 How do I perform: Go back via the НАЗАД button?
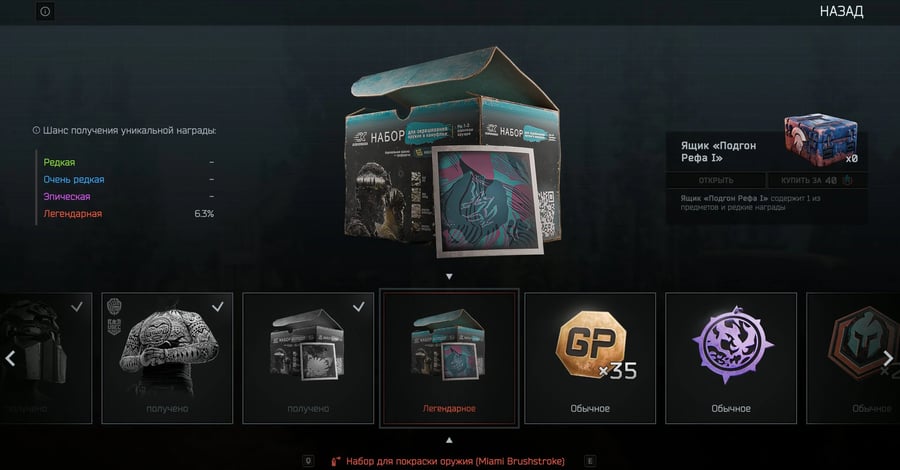(x=840, y=12)
